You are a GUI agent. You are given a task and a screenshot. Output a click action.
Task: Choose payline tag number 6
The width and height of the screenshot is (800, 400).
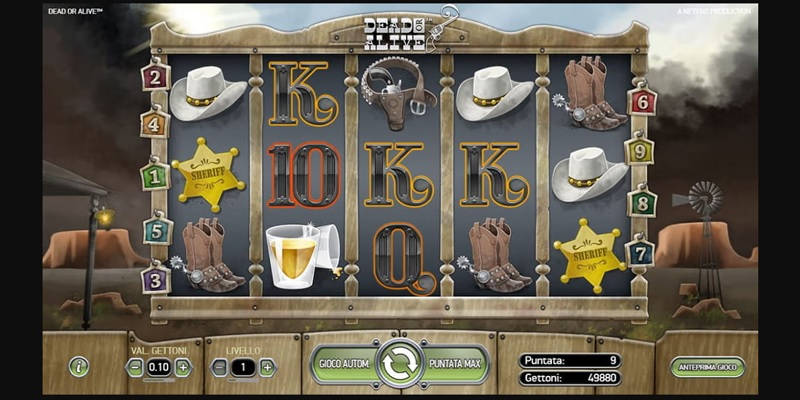pyautogui.click(x=642, y=101)
